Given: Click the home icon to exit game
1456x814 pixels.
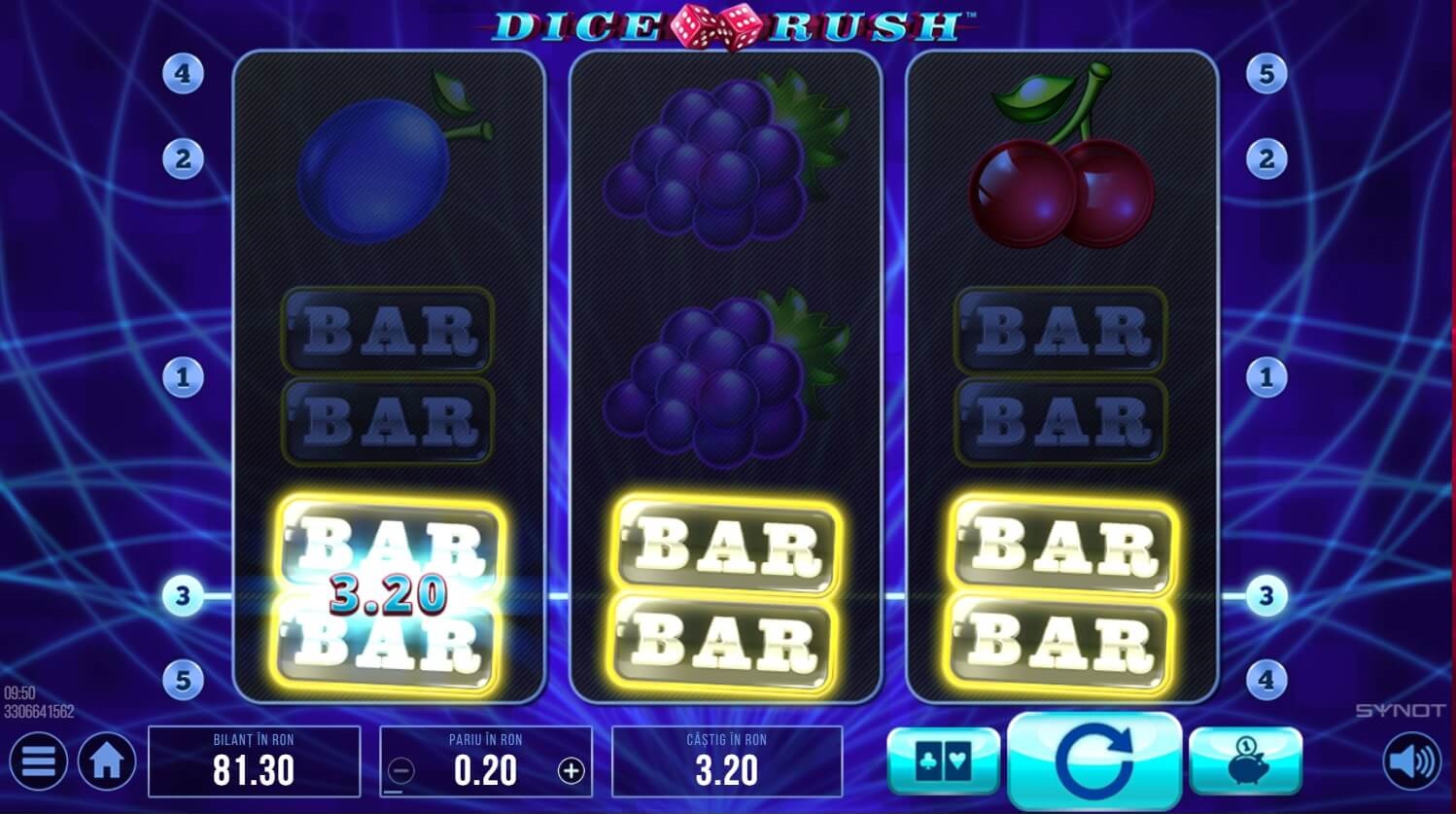Looking at the screenshot, I should [107, 761].
